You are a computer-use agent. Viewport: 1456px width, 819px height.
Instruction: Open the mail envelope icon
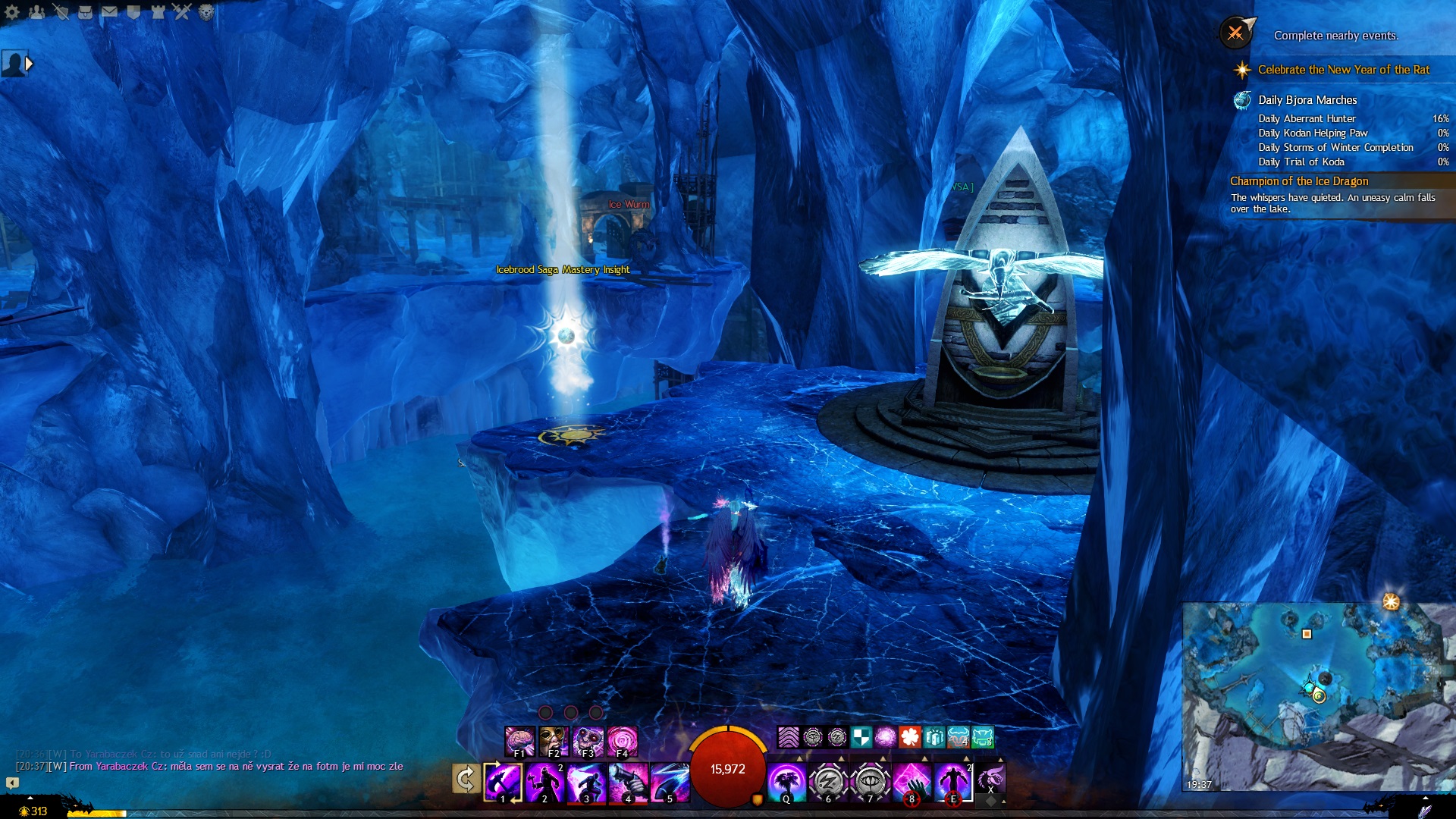pos(109,12)
